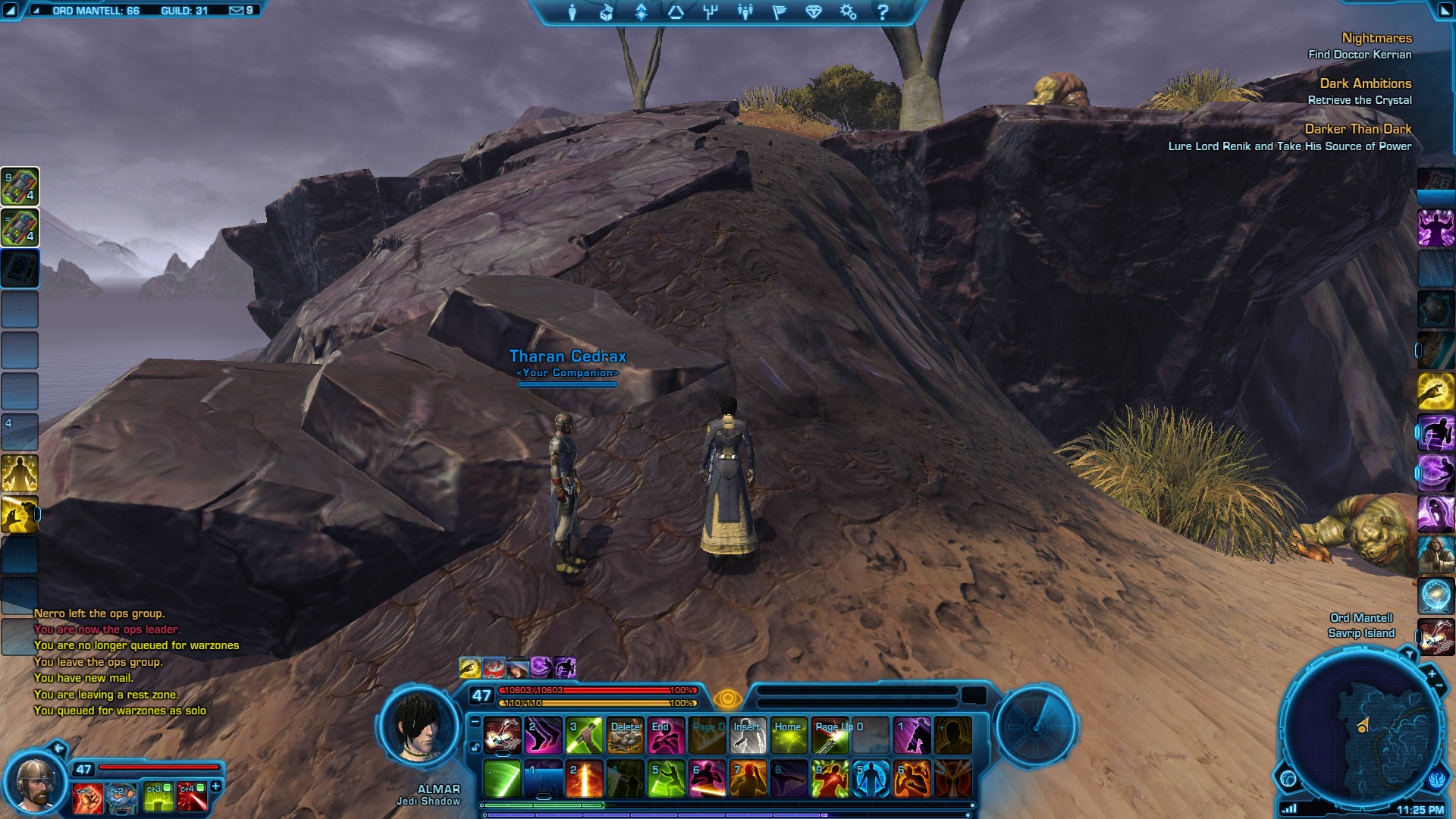Viewport: 1456px width, 819px height.
Task: Toggle the quickbar lock padlock button
Action: pyautogui.click(x=475, y=747)
